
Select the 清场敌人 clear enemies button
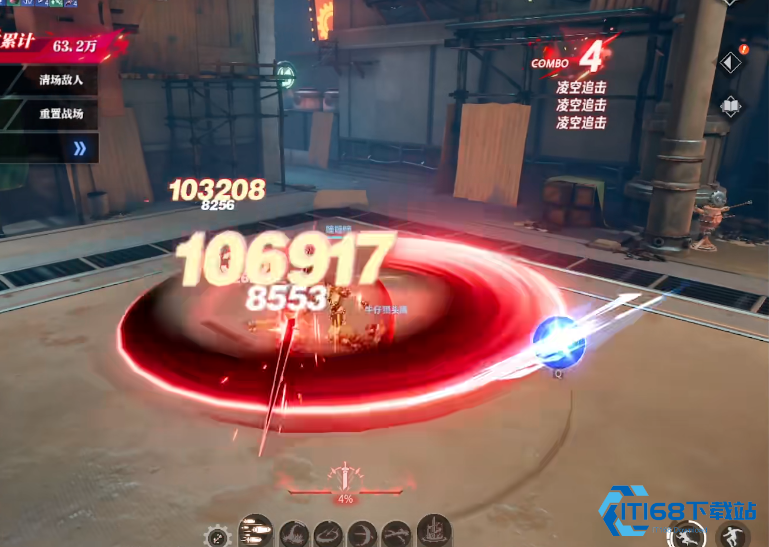tap(62, 80)
